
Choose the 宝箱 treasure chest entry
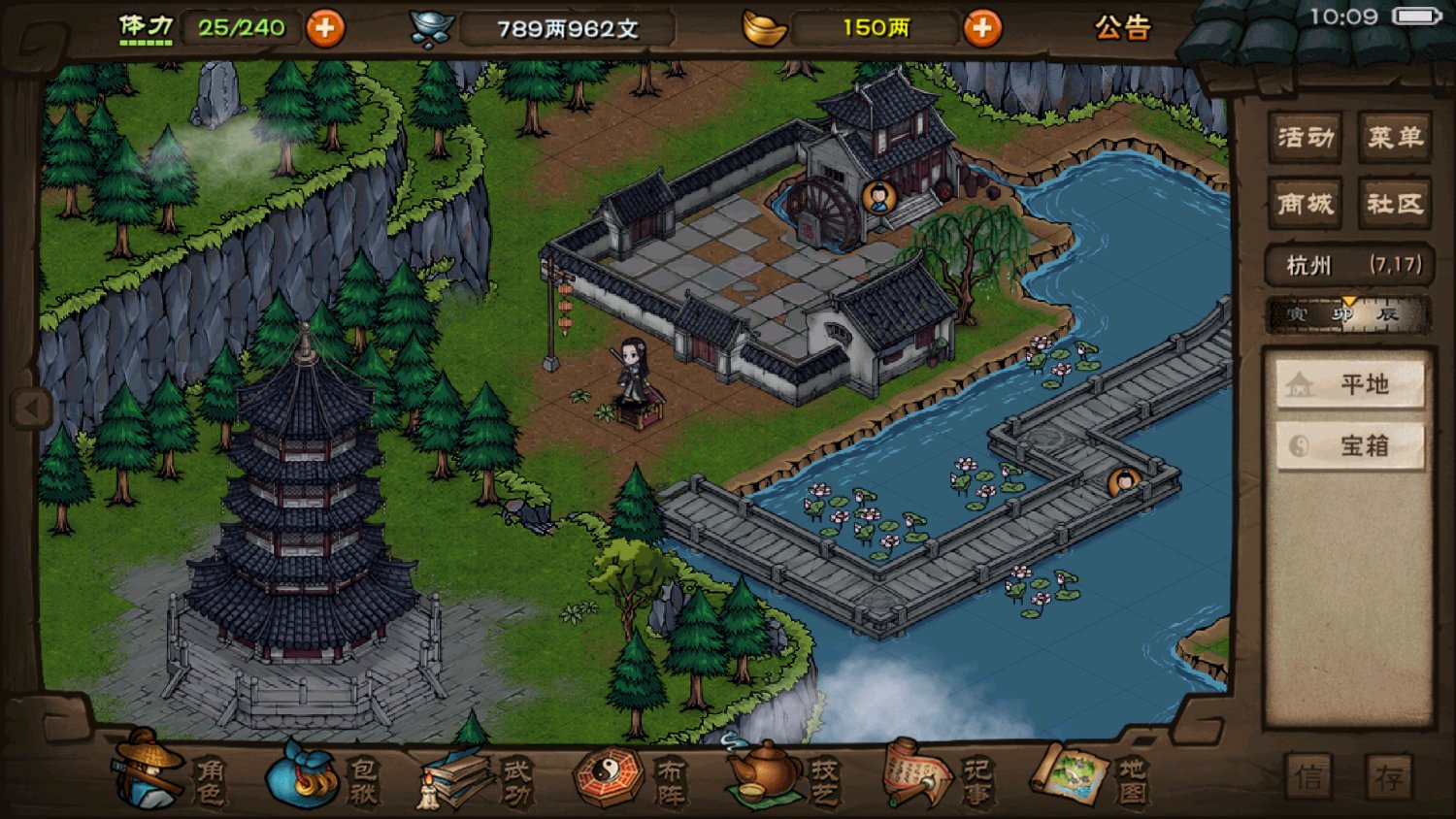pos(1350,446)
